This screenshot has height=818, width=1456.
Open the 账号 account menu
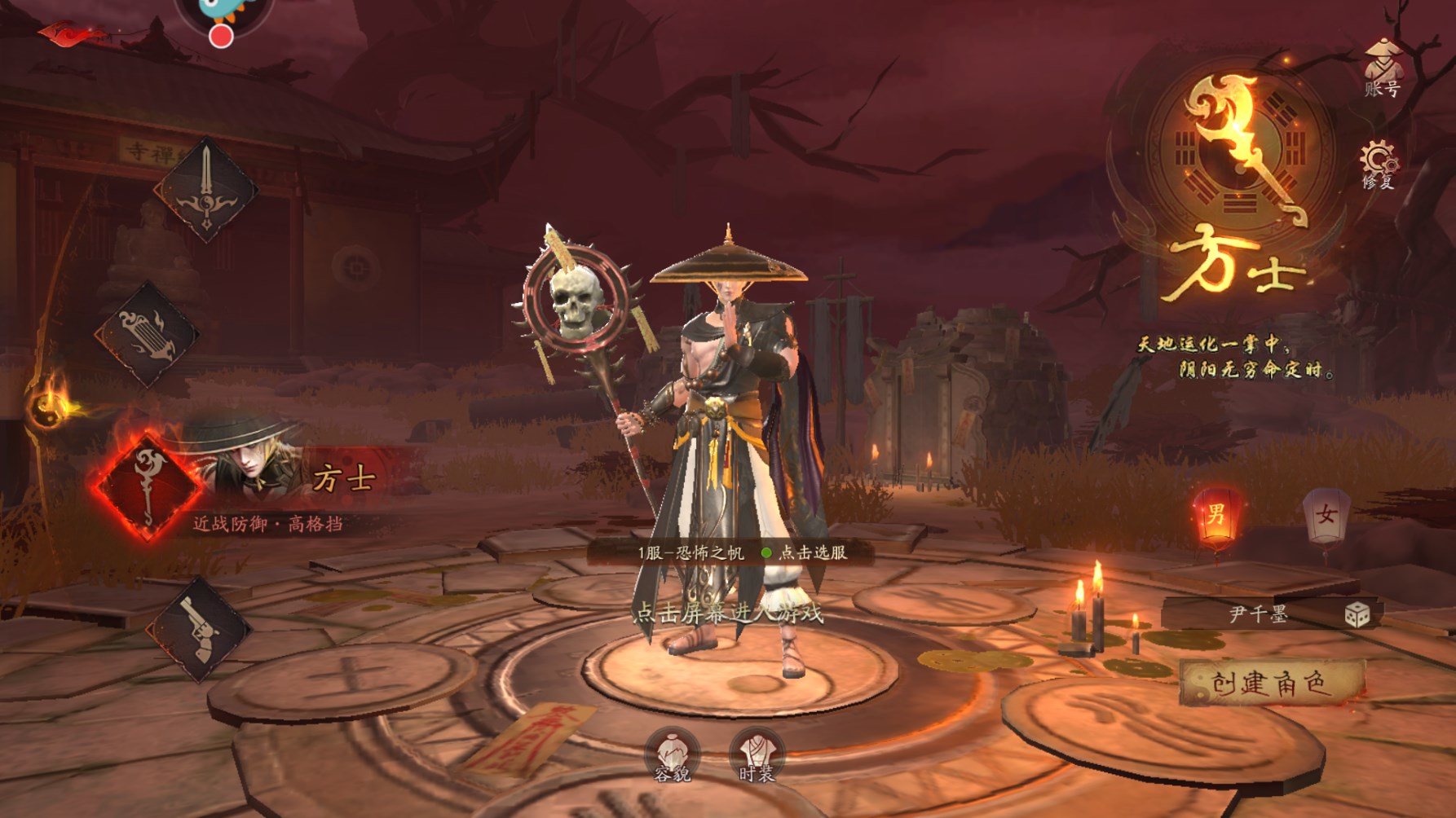1382,69
